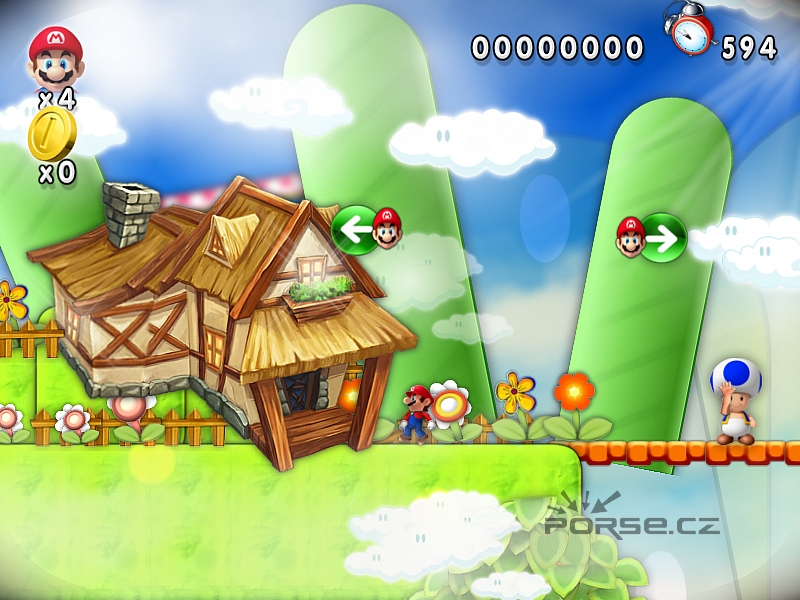Click the green right arrow button

pyautogui.click(x=662, y=238)
